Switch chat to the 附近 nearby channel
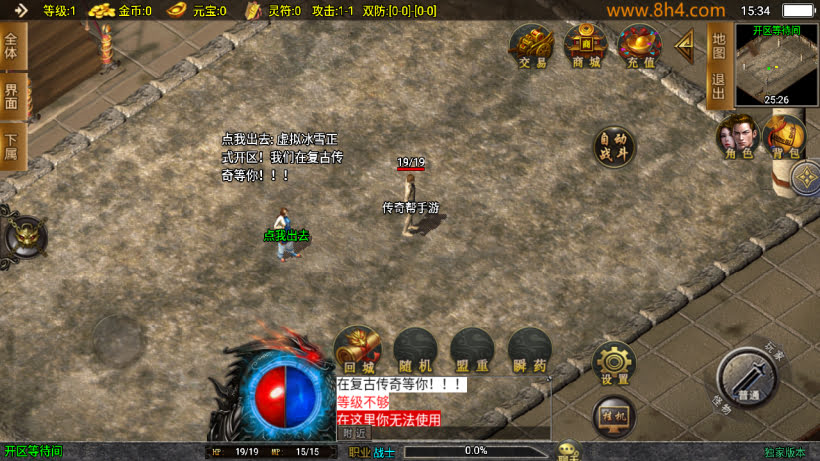This screenshot has height=461, width=820. (355, 433)
